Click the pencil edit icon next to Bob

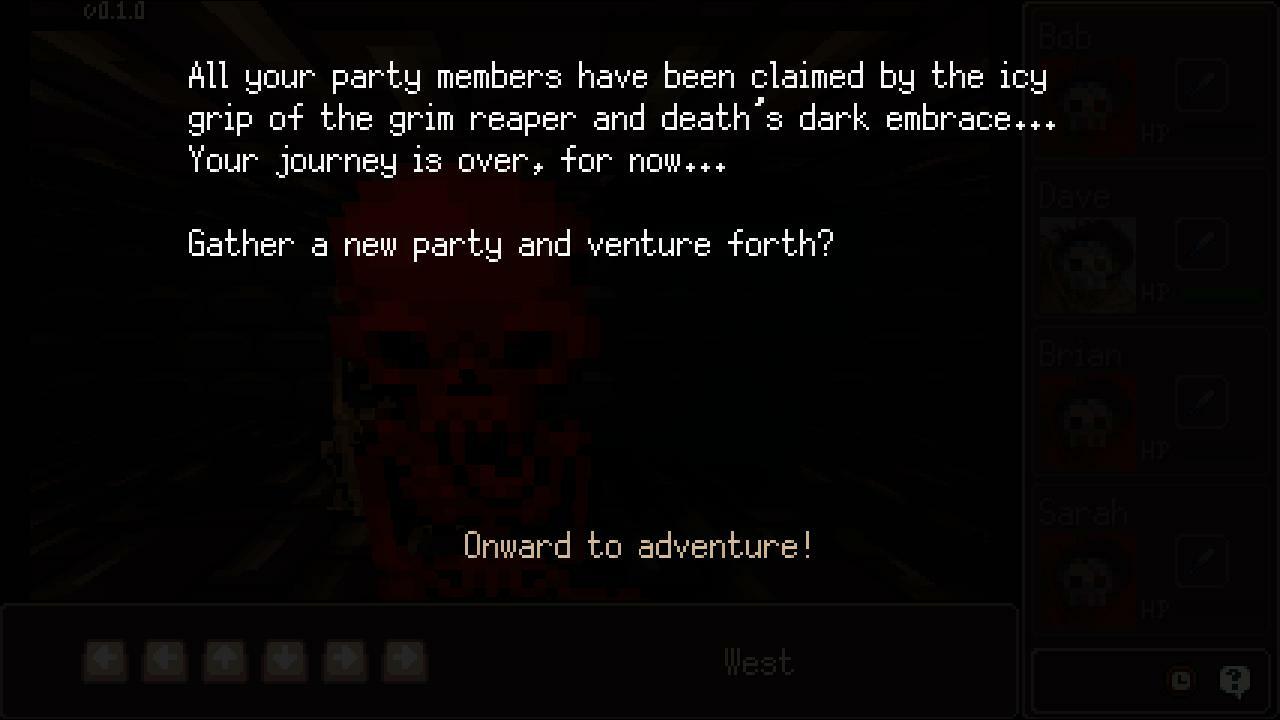pos(1202,86)
